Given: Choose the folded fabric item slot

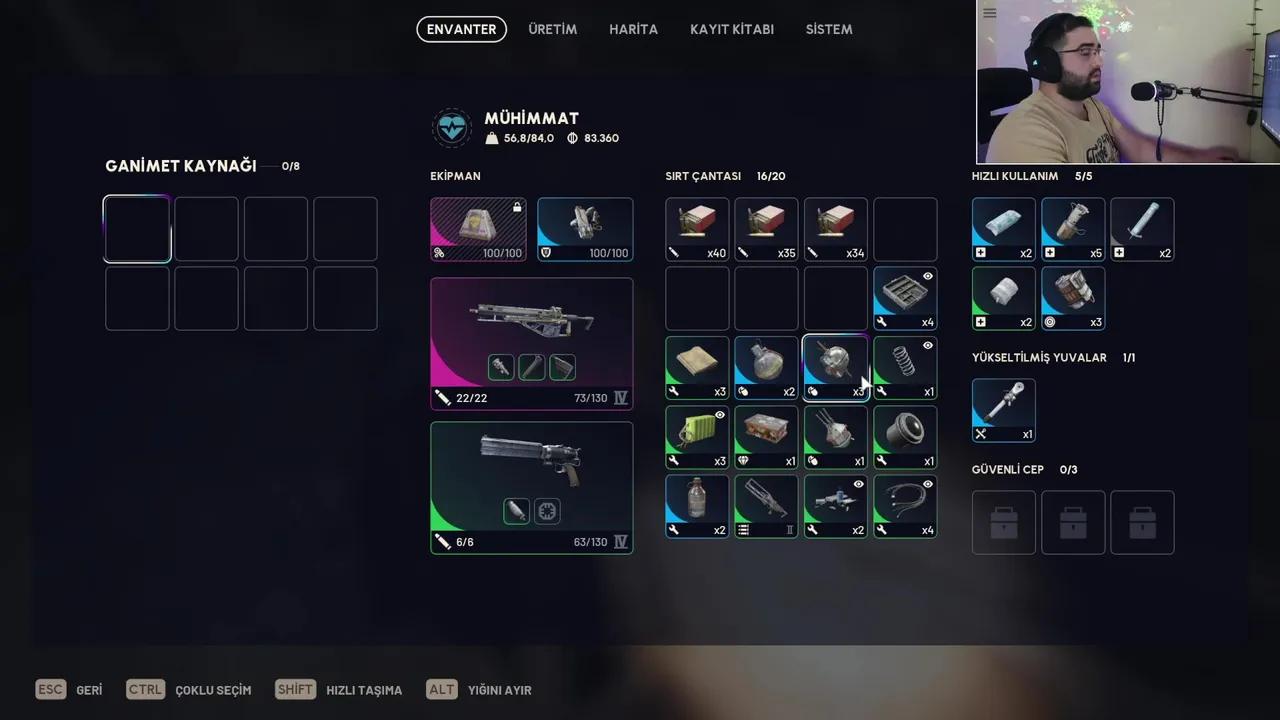Looking at the screenshot, I should [x=697, y=367].
